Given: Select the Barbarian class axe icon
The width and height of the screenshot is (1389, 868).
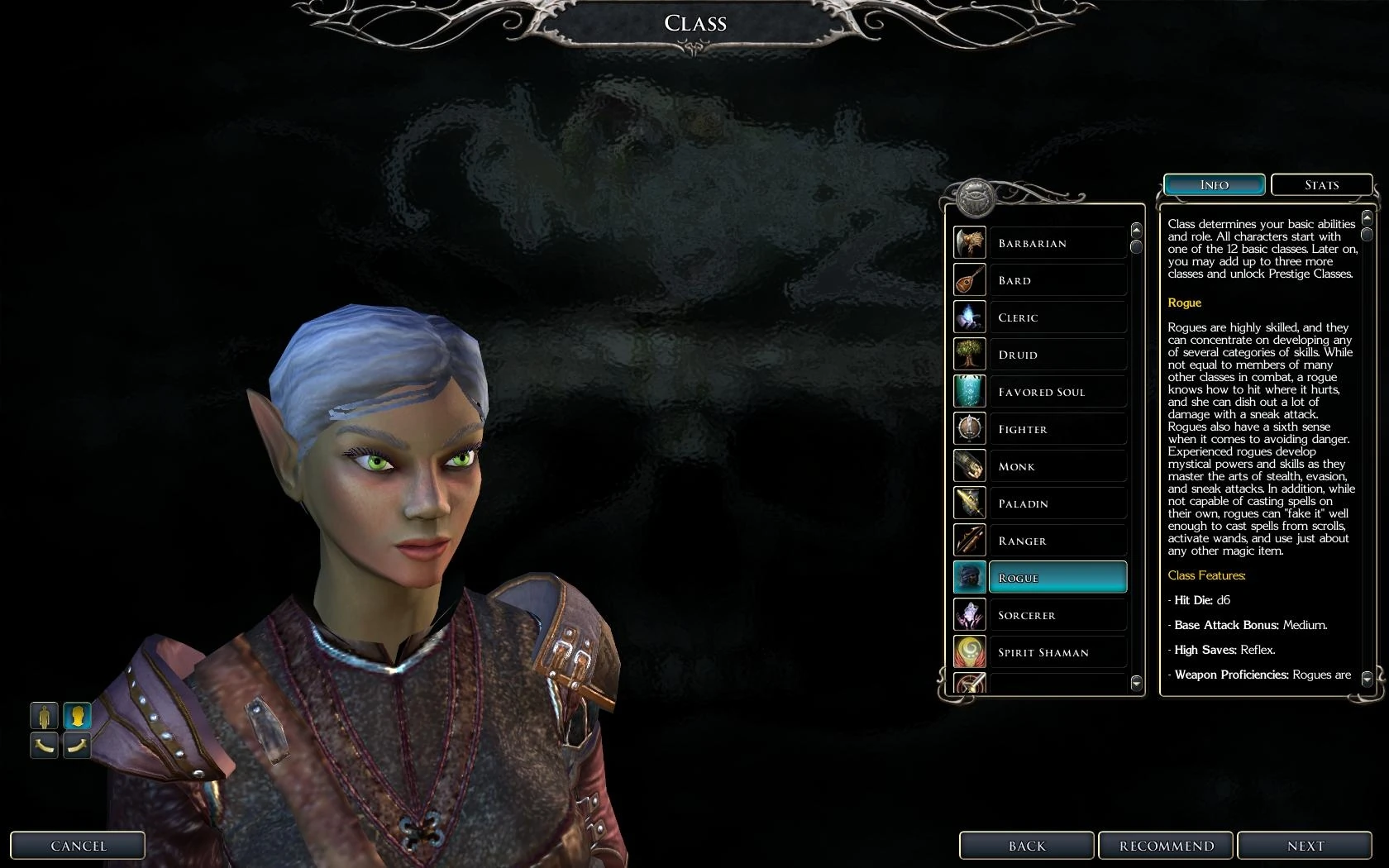Looking at the screenshot, I should point(969,242).
